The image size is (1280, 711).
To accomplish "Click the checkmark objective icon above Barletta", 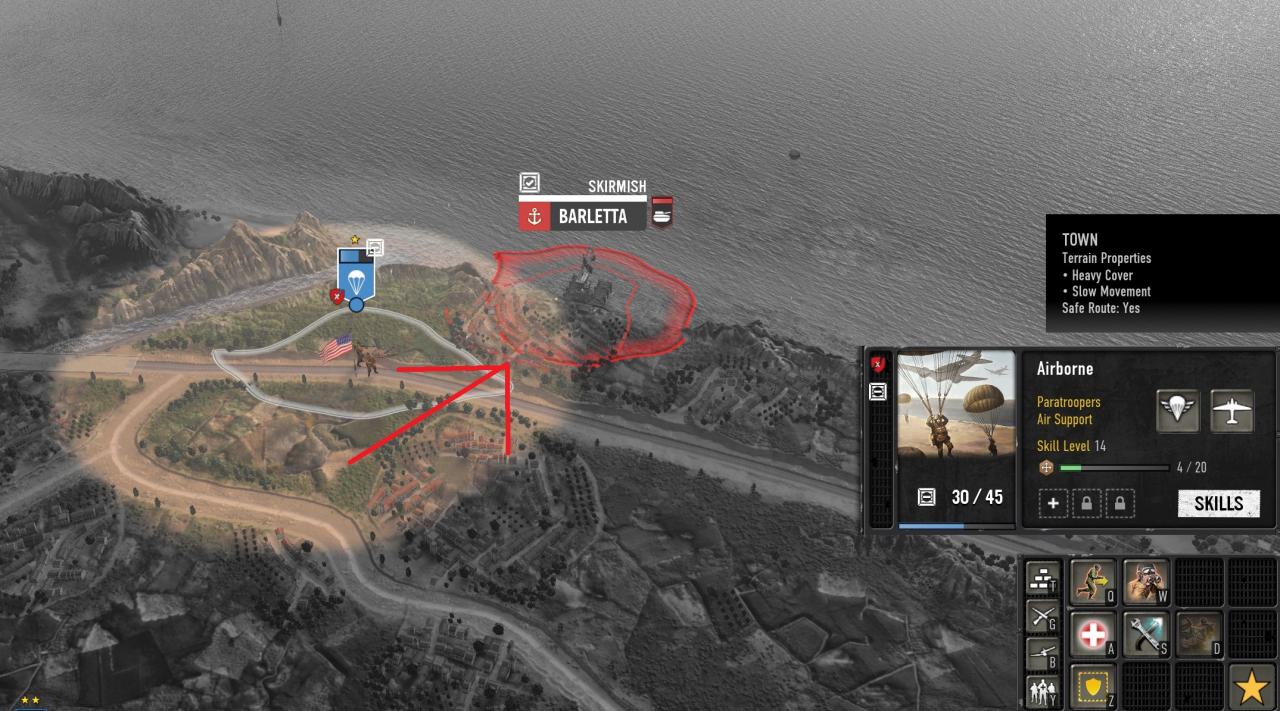I will [x=530, y=183].
